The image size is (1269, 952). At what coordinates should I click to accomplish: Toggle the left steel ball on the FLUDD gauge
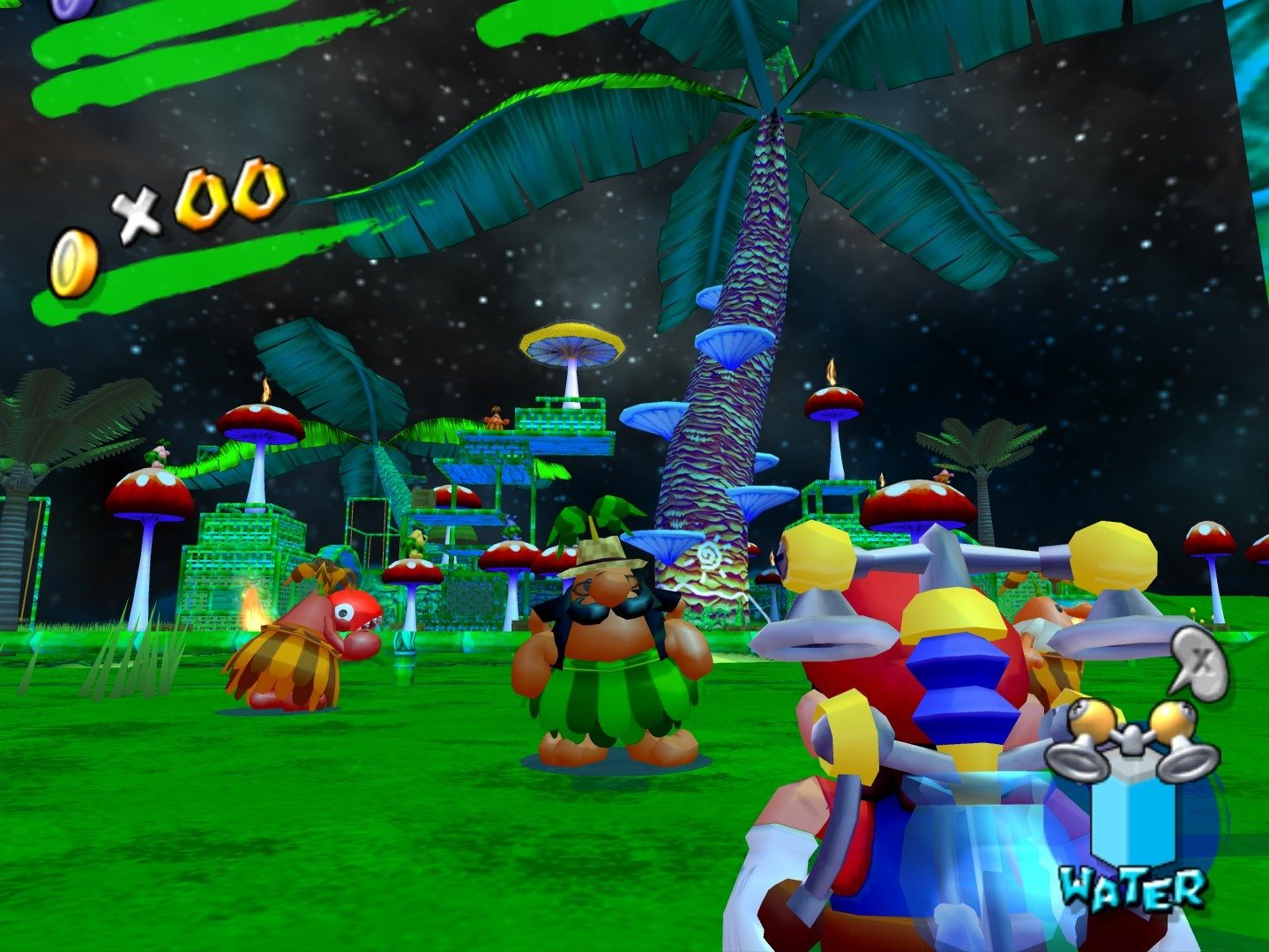click(1092, 719)
